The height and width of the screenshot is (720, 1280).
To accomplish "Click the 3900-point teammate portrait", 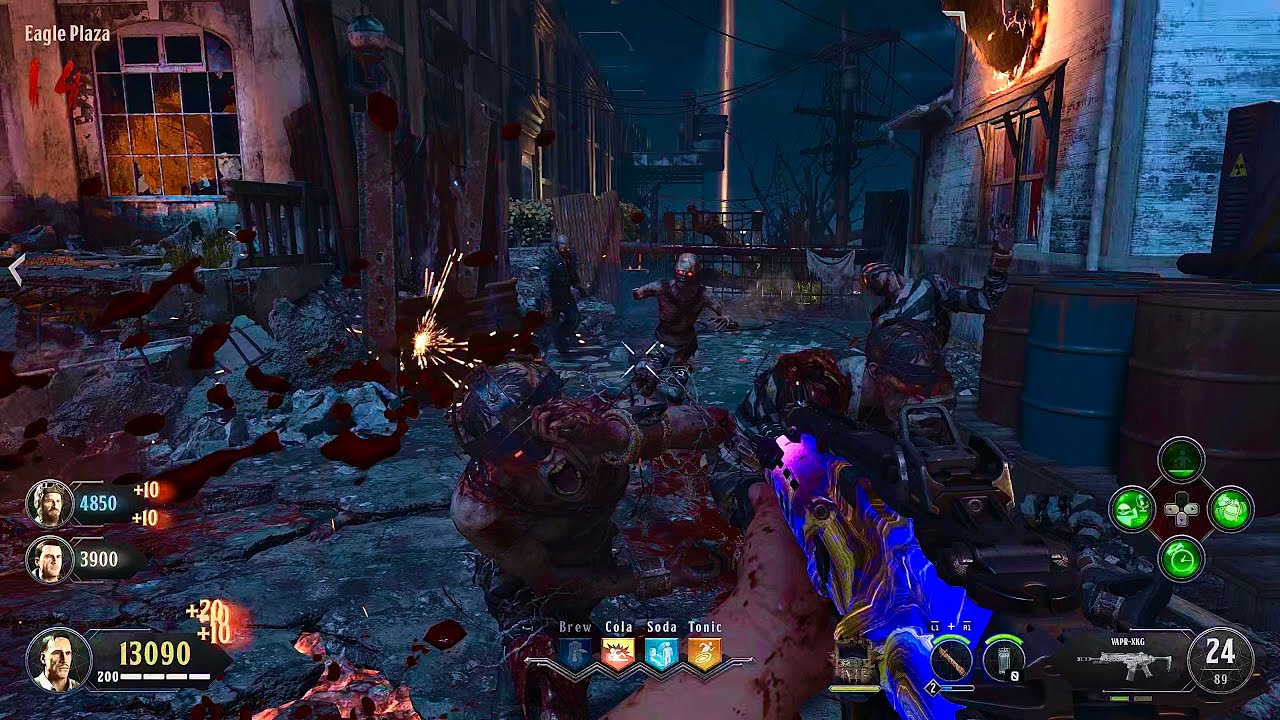I will pos(49,560).
